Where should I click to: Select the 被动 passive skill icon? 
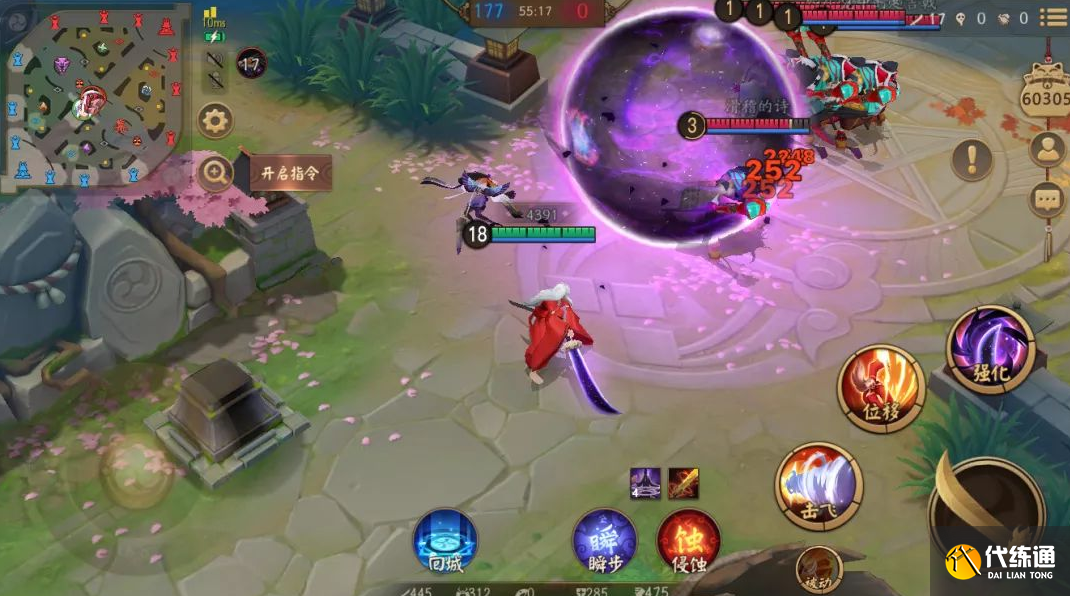click(819, 570)
